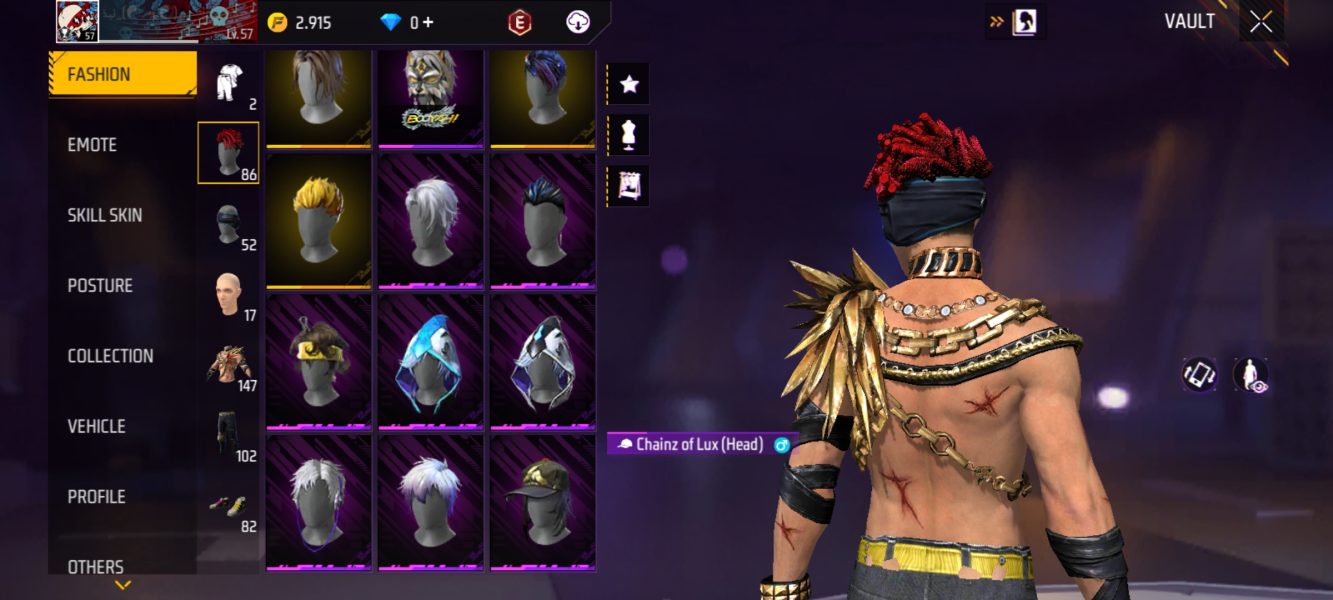The height and width of the screenshot is (600, 1333).
Task: Add diamonds with the plus button
Action: (x=428, y=22)
